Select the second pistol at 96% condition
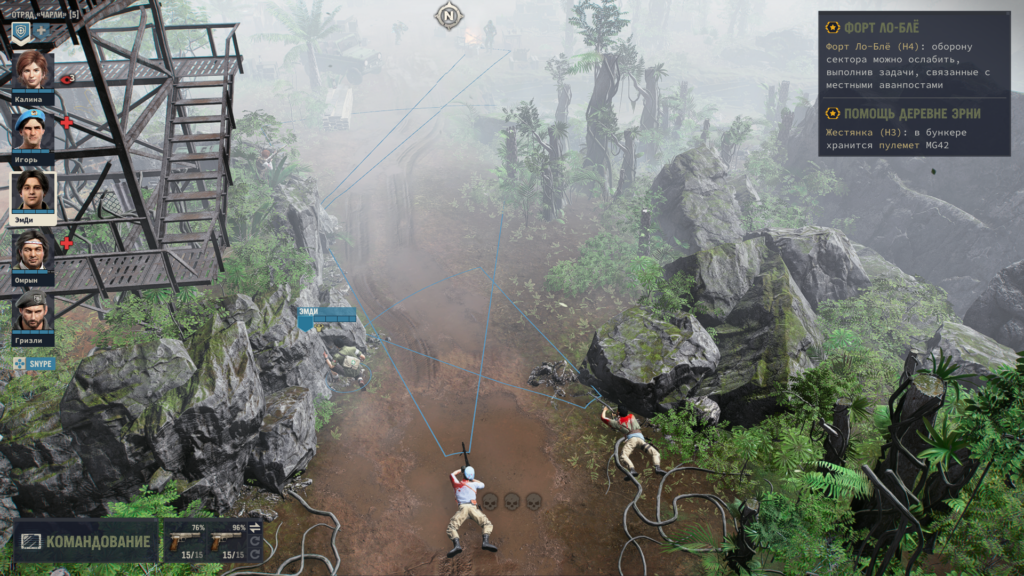Viewport: 1024px width, 576px height. tap(228, 540)
